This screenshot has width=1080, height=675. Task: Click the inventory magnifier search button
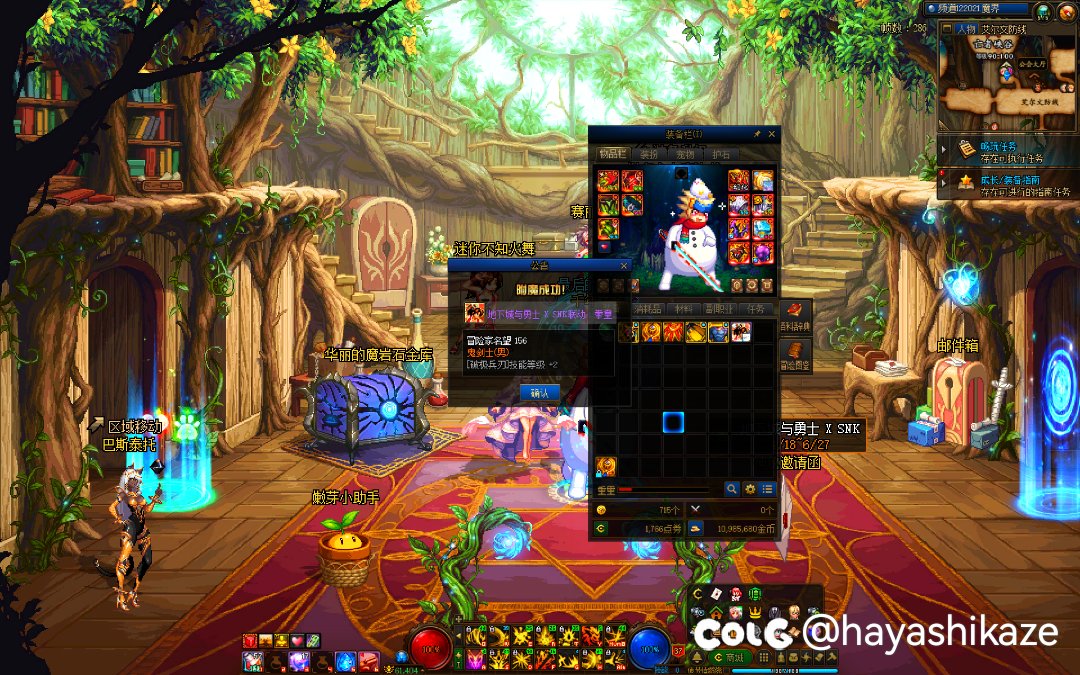tap(732, 489)
